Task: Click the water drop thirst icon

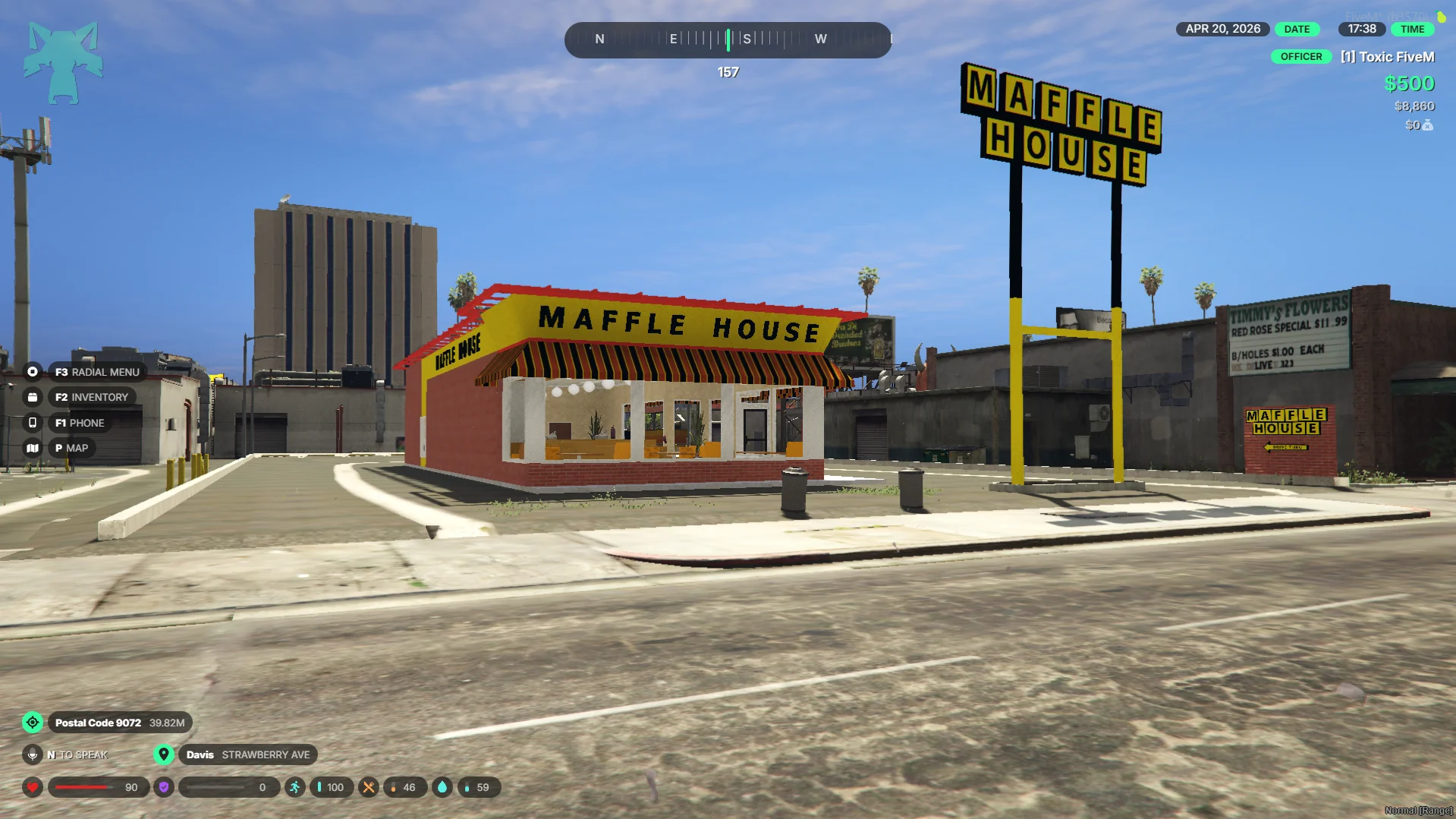Action: (442, 787)
